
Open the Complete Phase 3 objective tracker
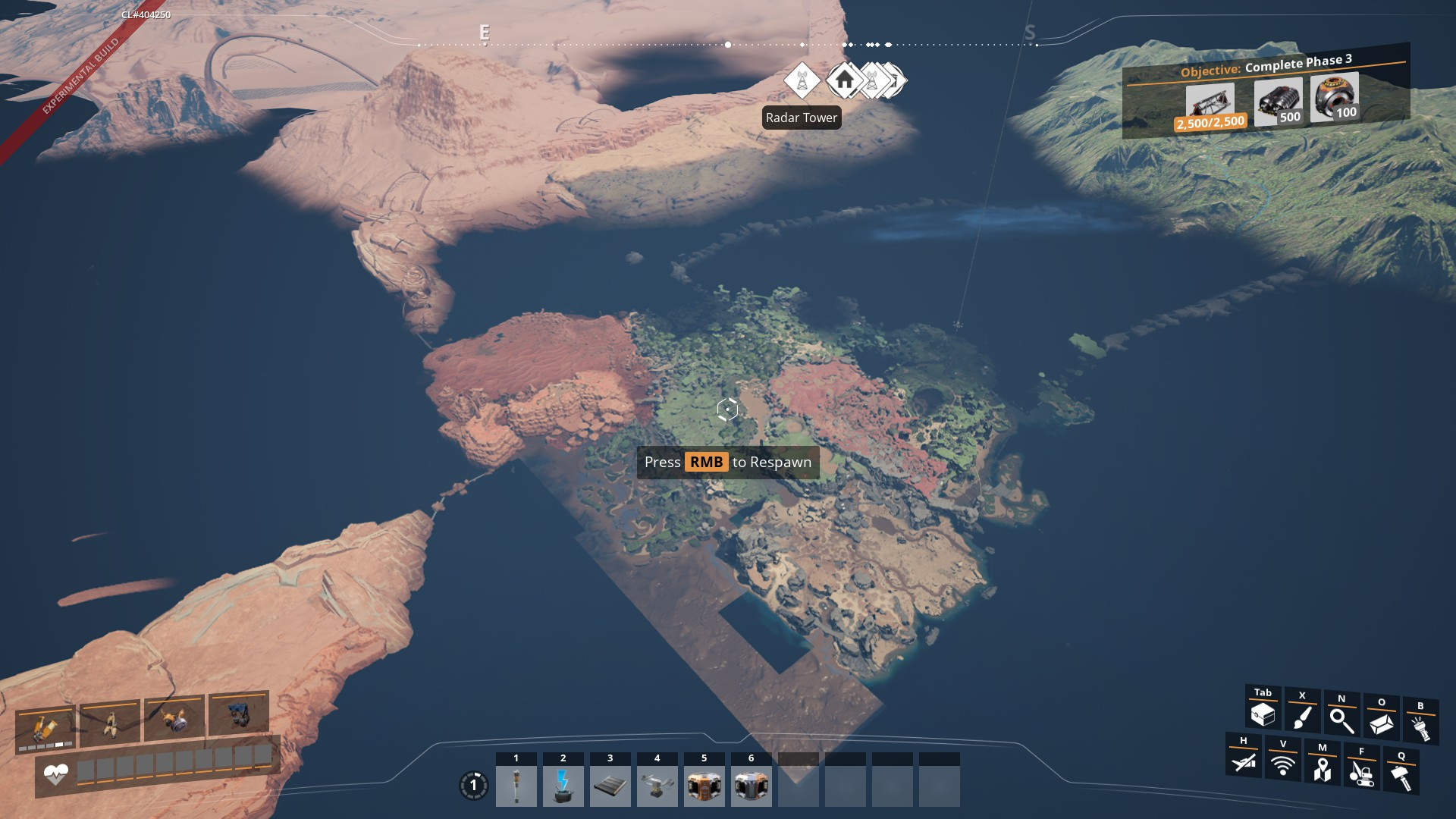1266,67
